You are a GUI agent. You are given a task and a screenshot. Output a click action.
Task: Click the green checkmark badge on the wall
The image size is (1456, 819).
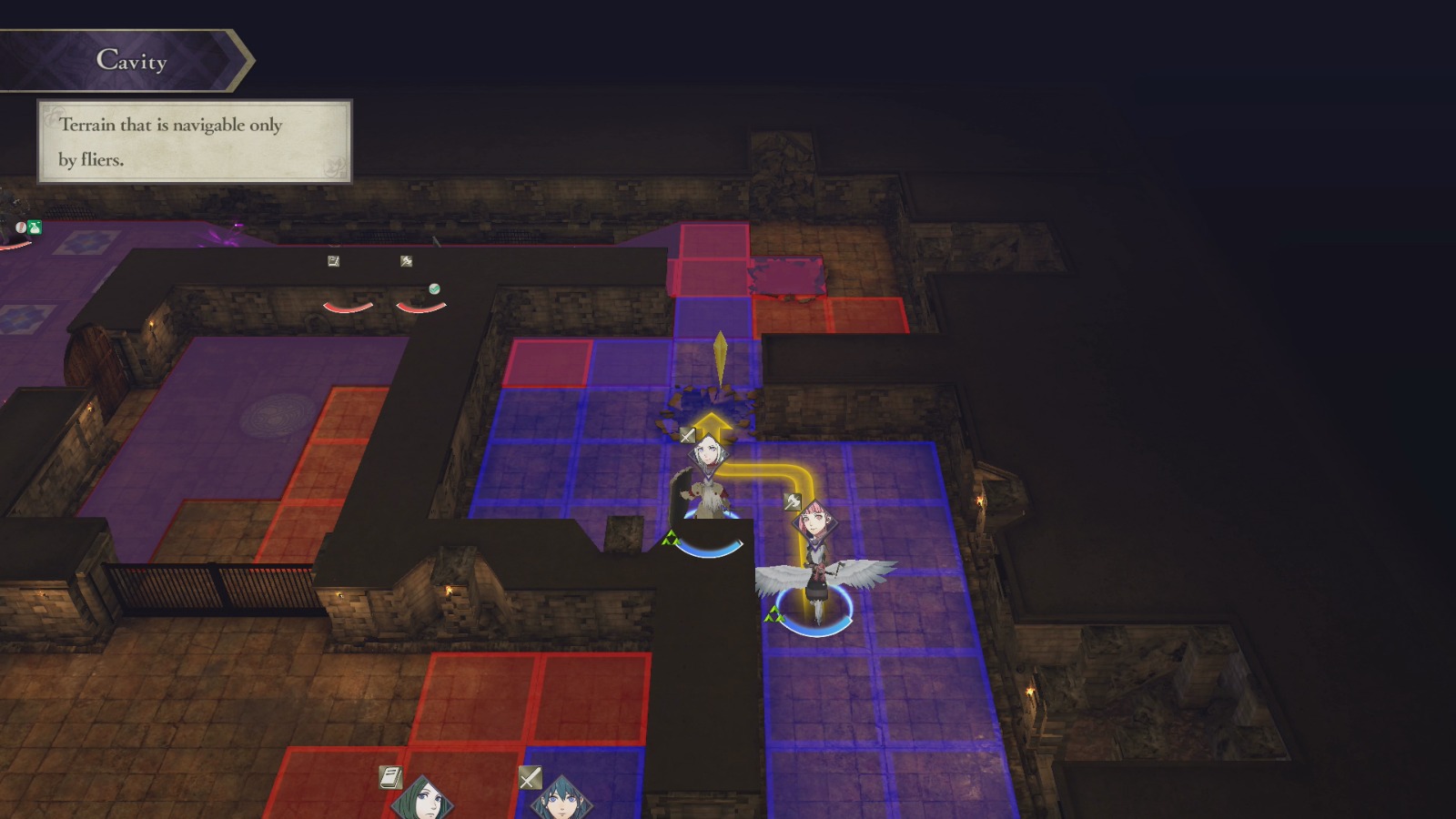(x=434, y=288)
